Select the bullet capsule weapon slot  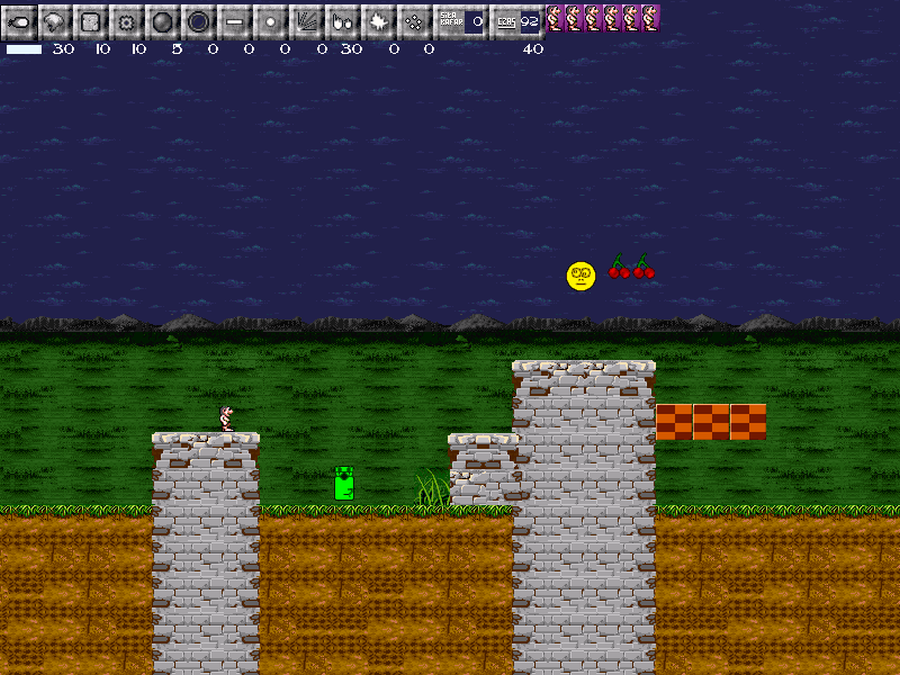coord(18,20)
